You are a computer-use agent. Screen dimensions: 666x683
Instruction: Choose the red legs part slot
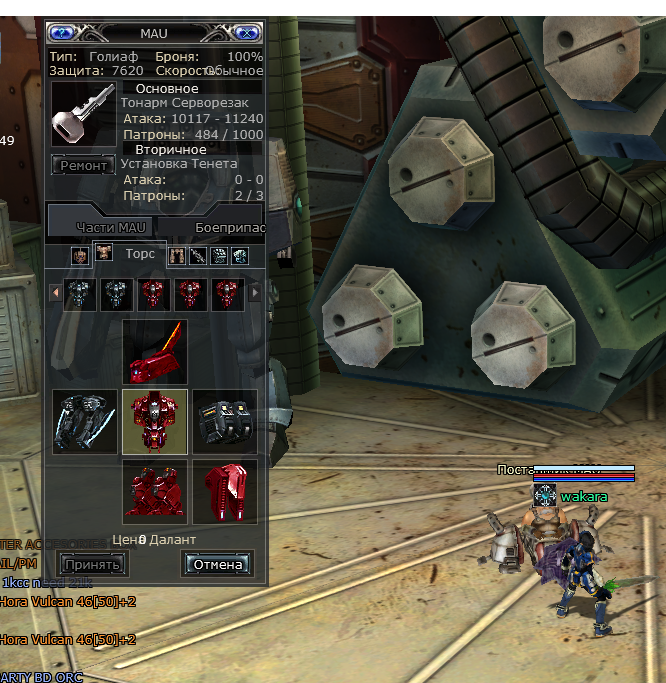tap(155, 491)
